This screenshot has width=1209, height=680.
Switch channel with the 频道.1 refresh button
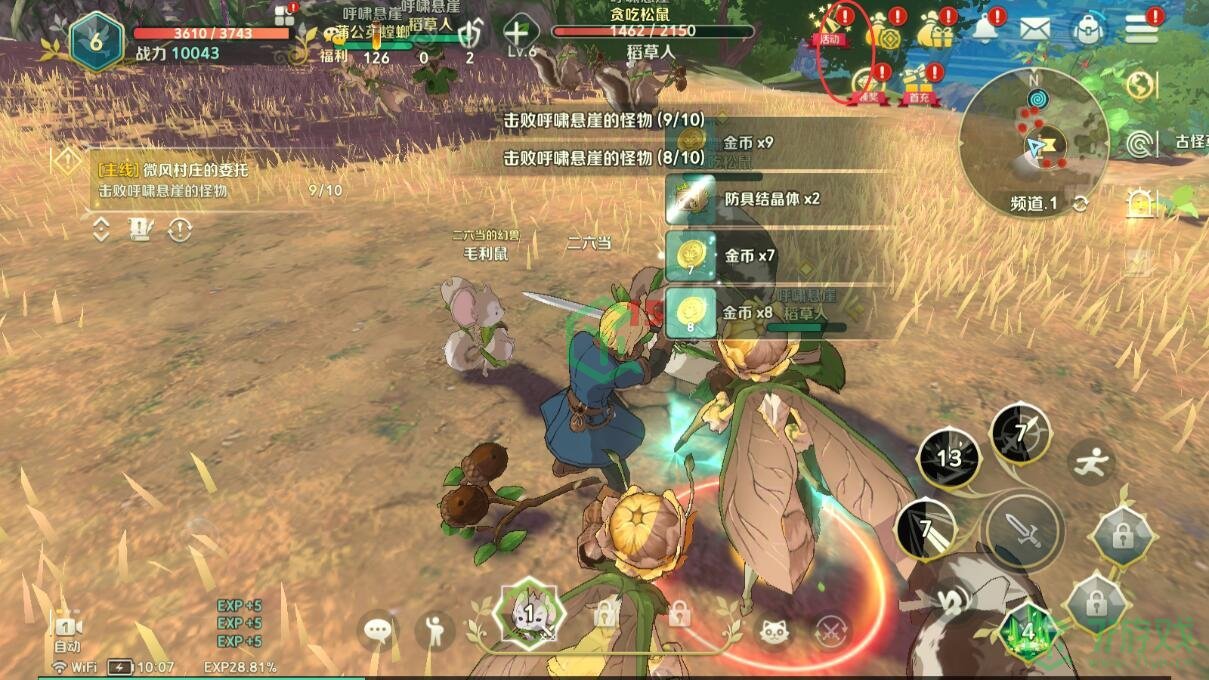[1080, 204]
